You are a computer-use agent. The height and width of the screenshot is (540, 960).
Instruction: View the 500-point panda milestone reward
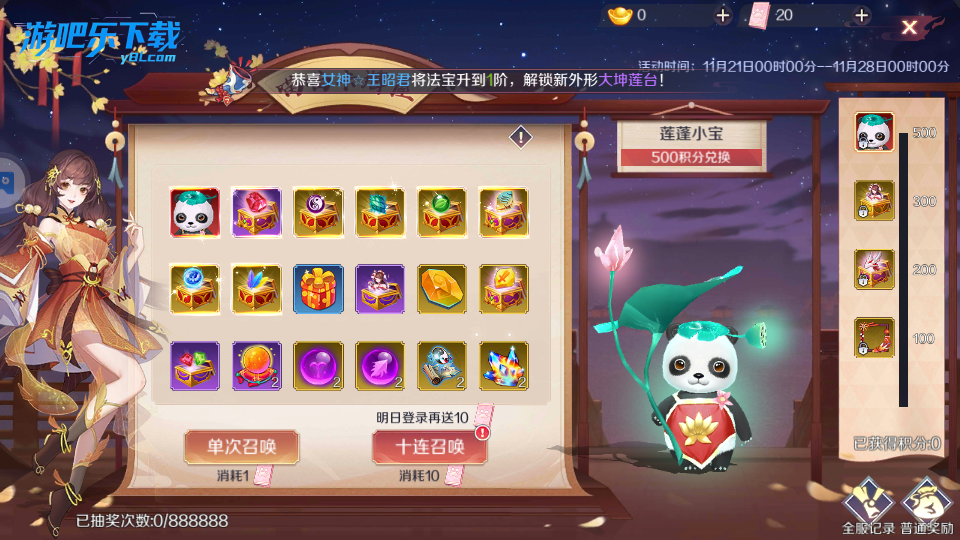coord(873,133)
